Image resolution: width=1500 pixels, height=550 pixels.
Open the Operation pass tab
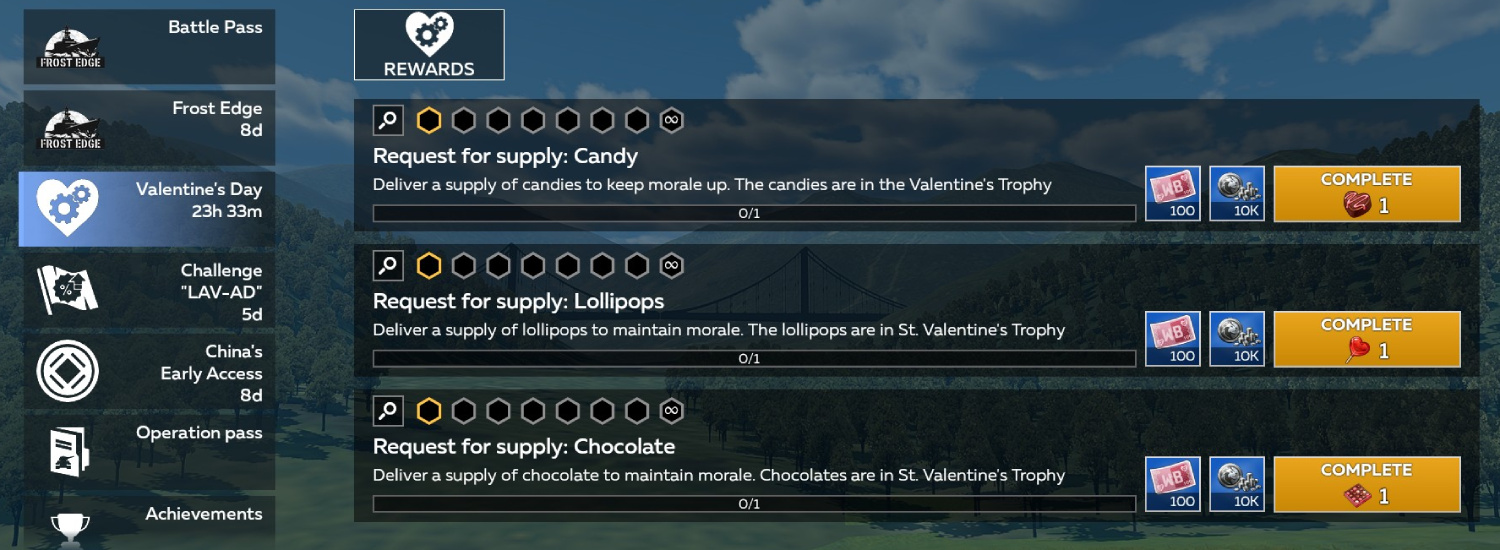148,452
